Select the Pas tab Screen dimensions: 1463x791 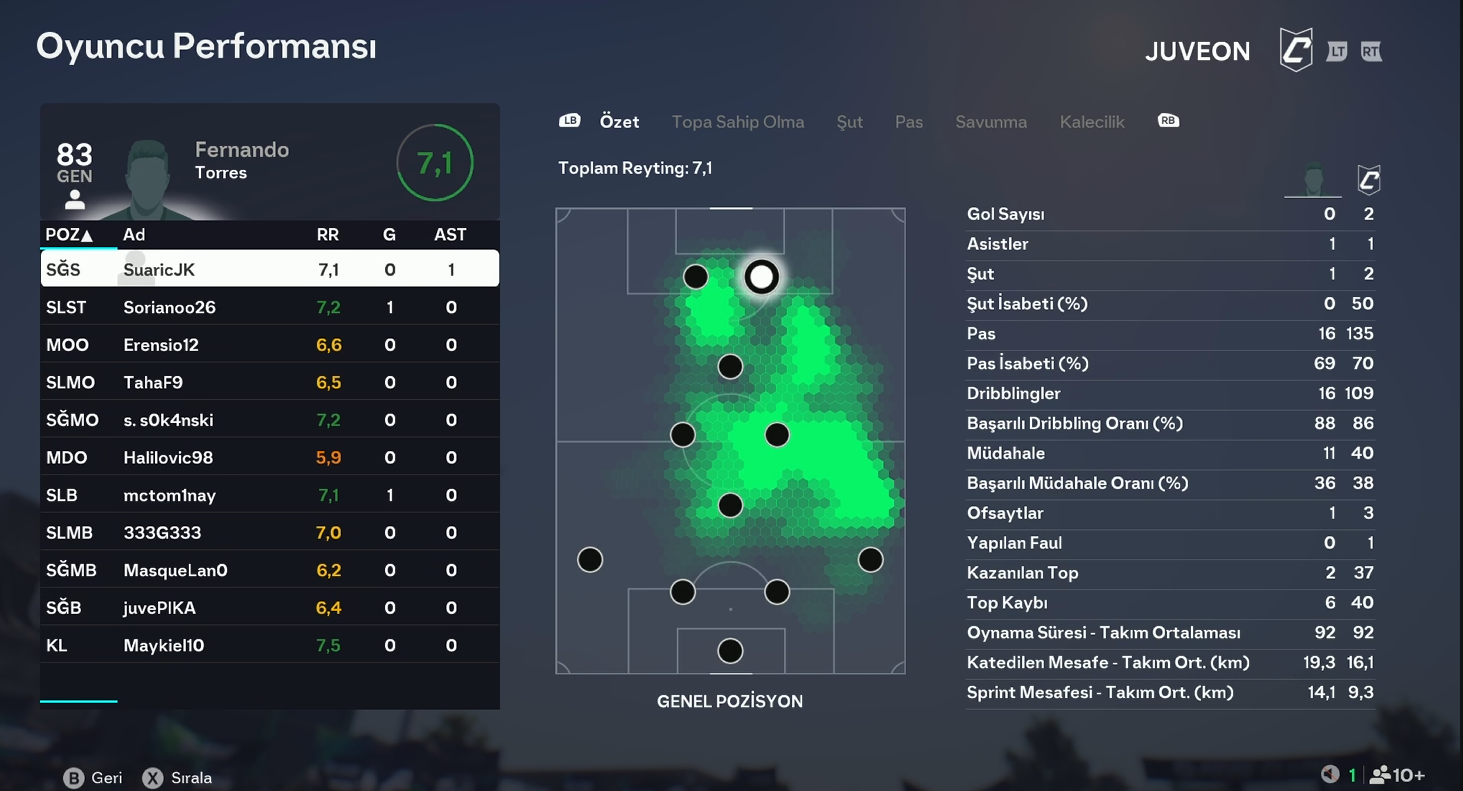tap(908, 122)
